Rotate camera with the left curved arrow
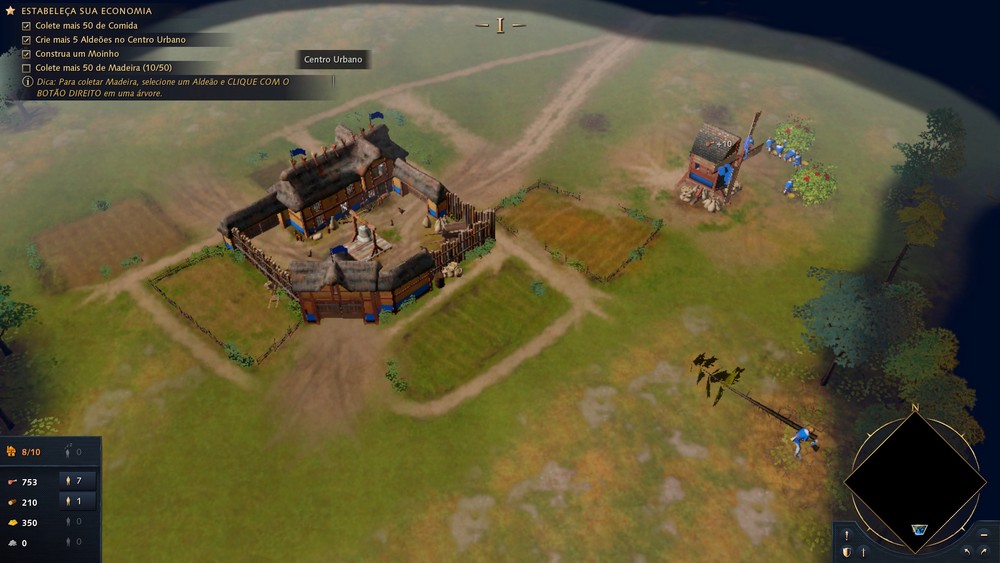 click(x=966, y=551)
